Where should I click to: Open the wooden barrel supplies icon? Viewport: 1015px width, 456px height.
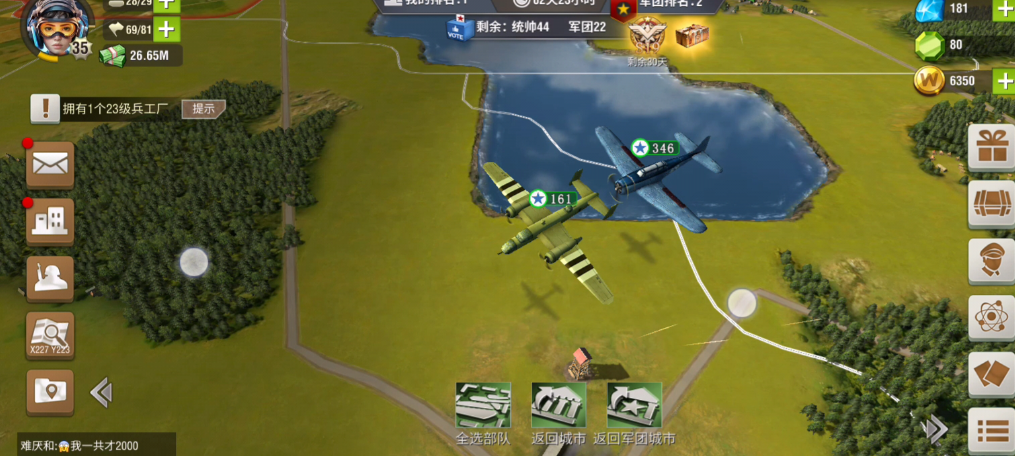pyautogui.click(x=992, y=205)
